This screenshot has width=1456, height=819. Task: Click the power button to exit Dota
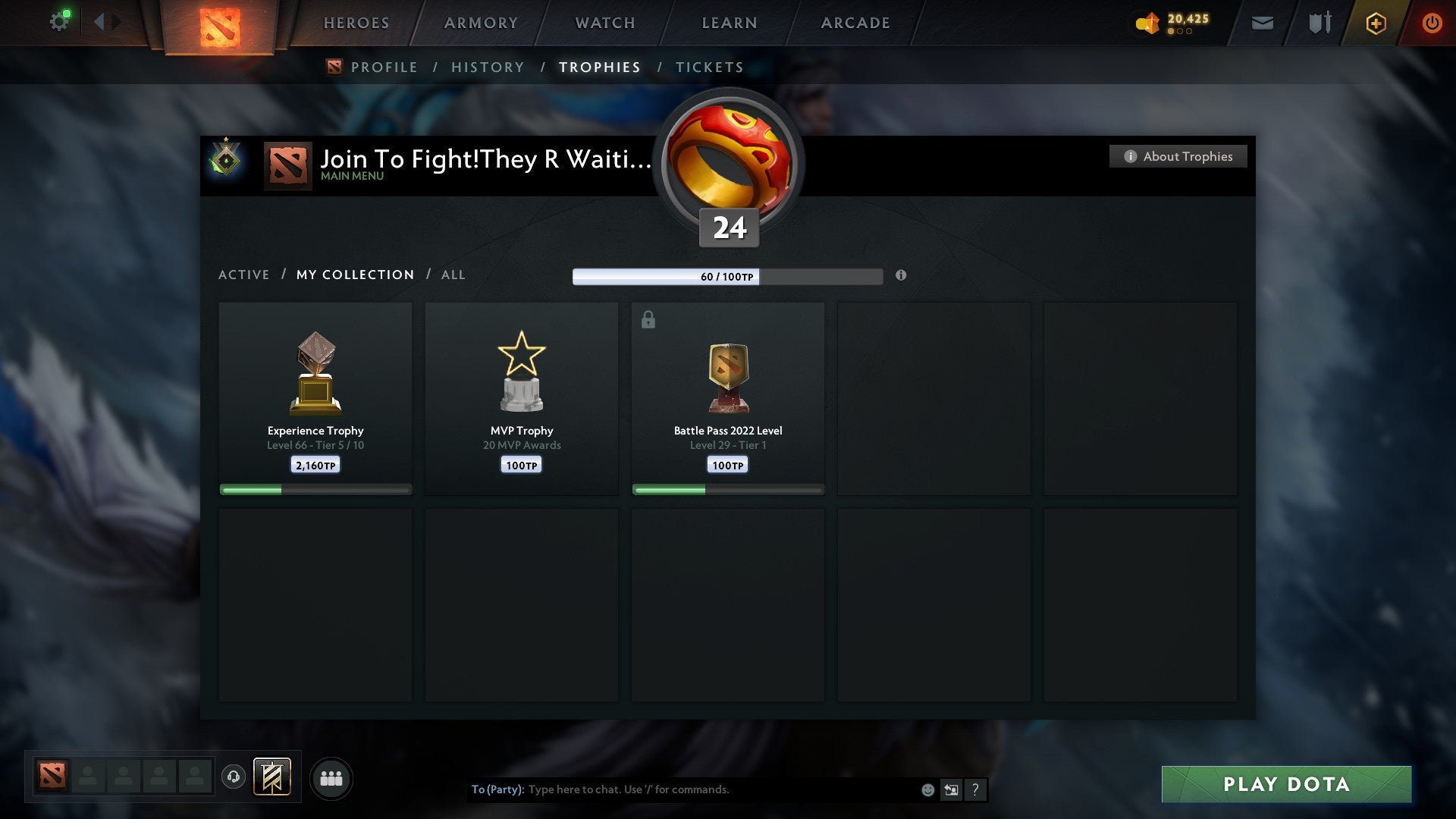tap(1432, 24)
